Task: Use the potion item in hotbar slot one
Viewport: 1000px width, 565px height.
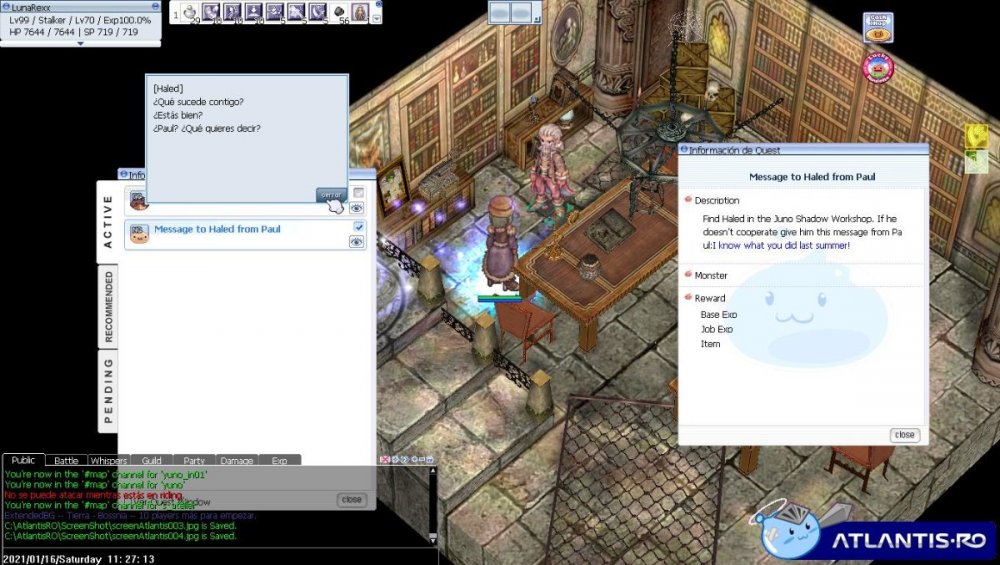Action: [190, 13]
